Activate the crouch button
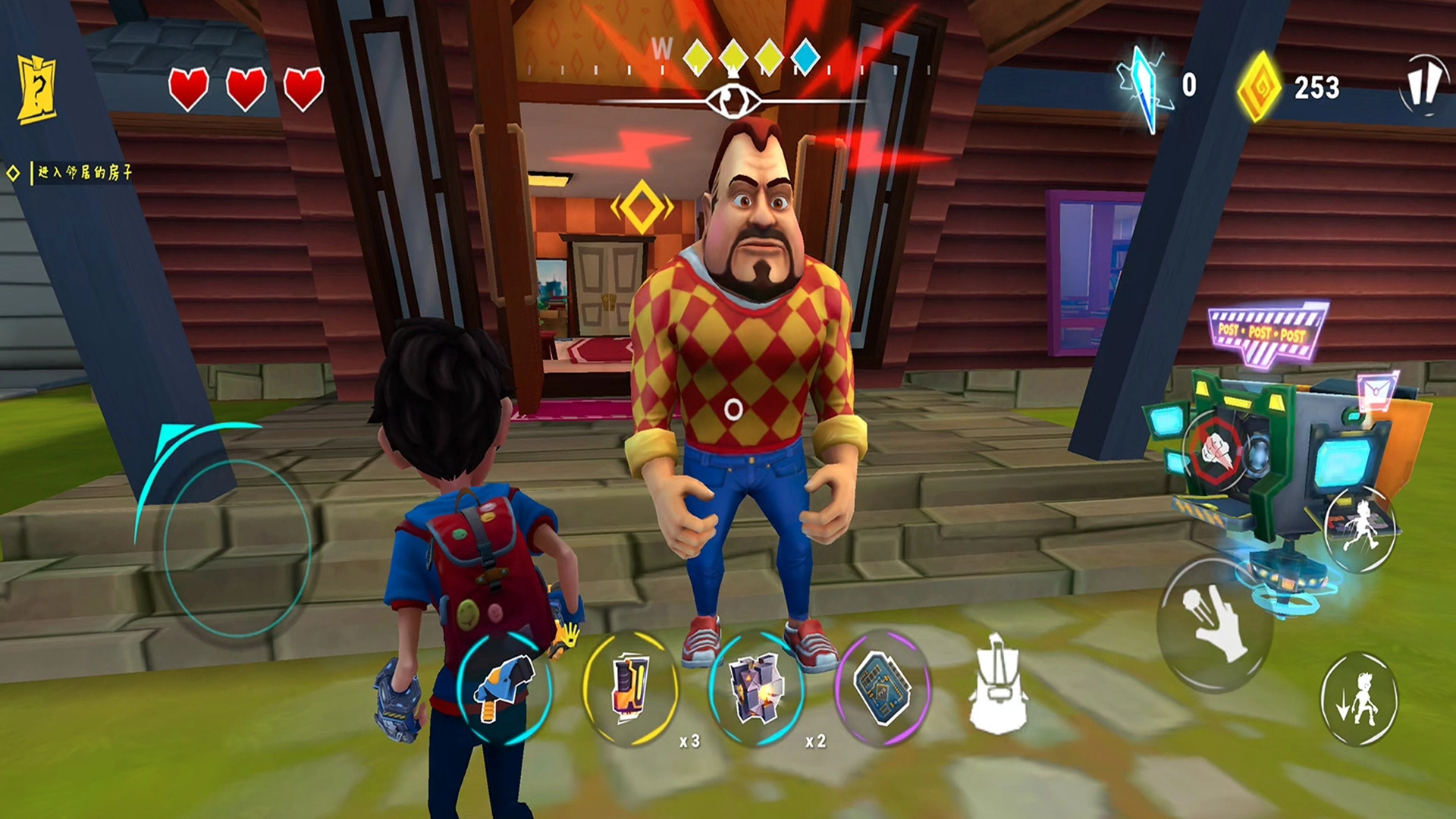 (x=1359, y=699)
